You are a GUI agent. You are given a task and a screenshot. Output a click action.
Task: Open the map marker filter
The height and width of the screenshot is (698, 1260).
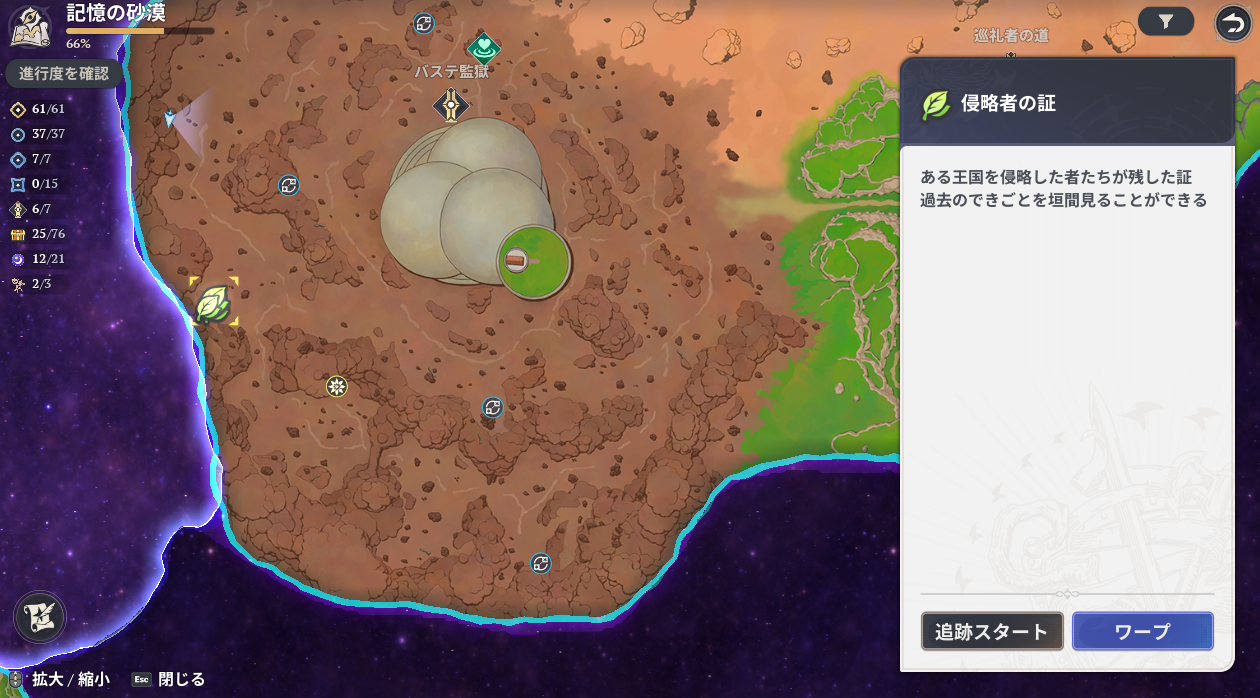tap(1165, 21)
